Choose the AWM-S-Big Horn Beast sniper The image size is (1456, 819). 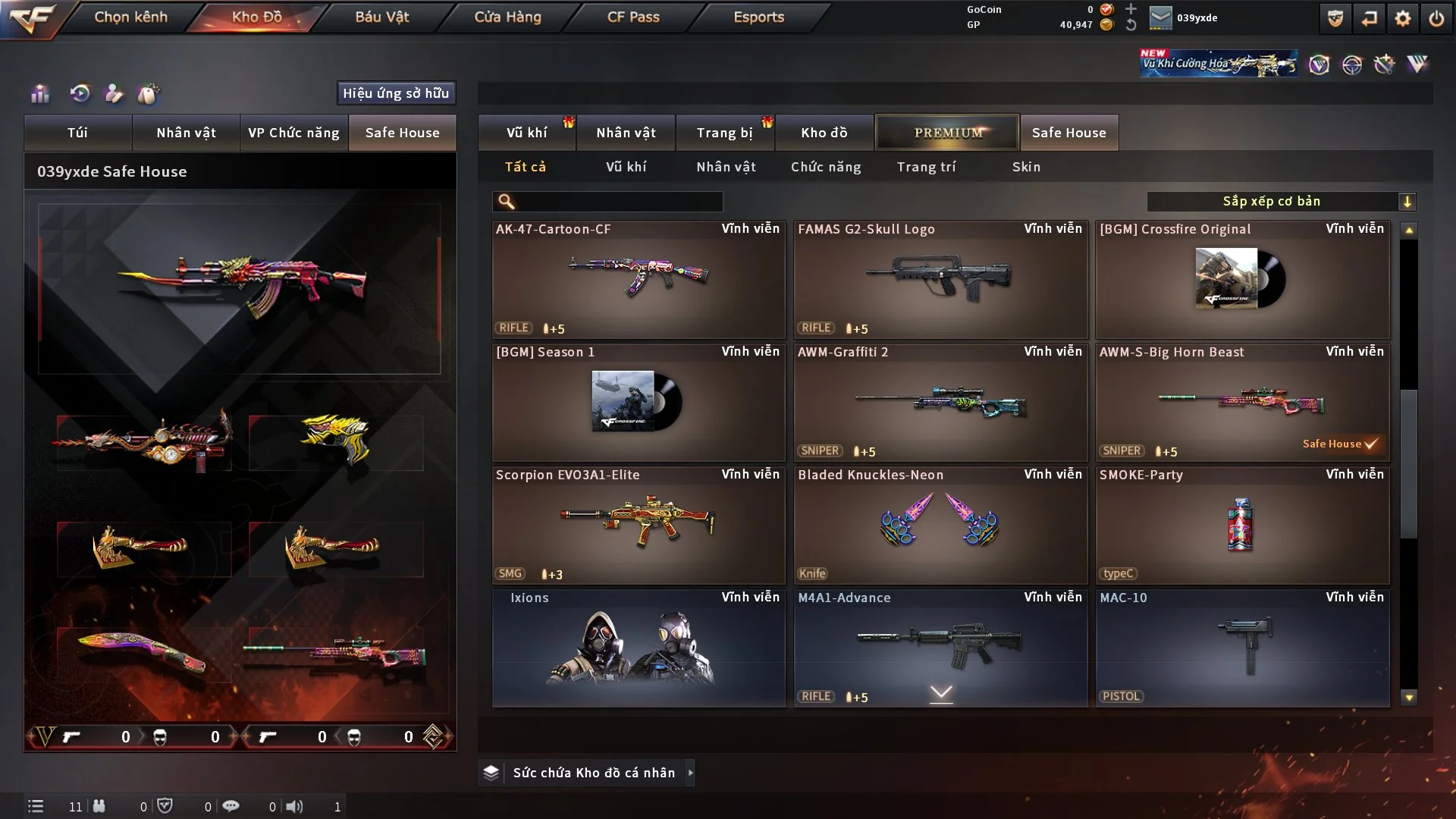point(1242,402)
